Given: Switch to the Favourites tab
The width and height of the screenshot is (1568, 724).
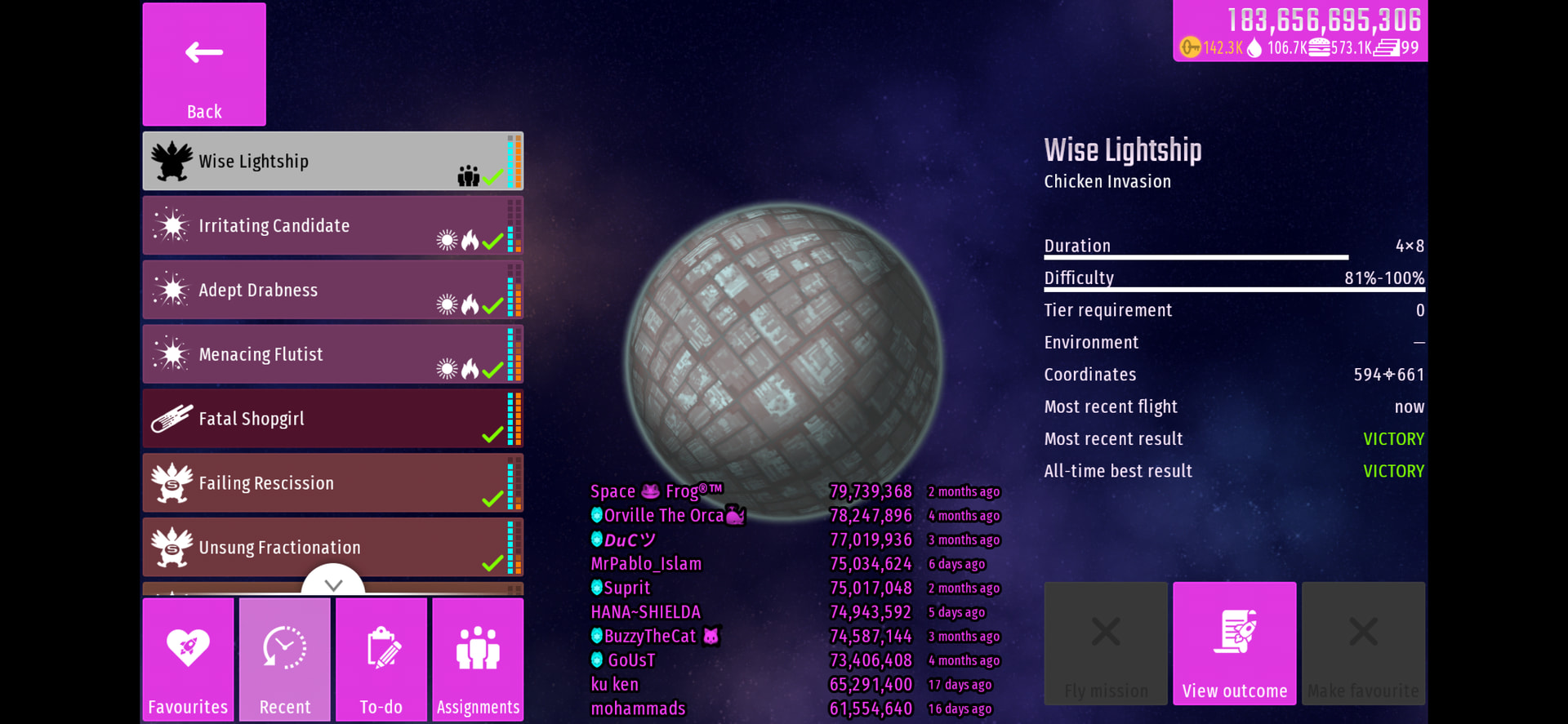Looking at the screenshot, I should [188, 660].
